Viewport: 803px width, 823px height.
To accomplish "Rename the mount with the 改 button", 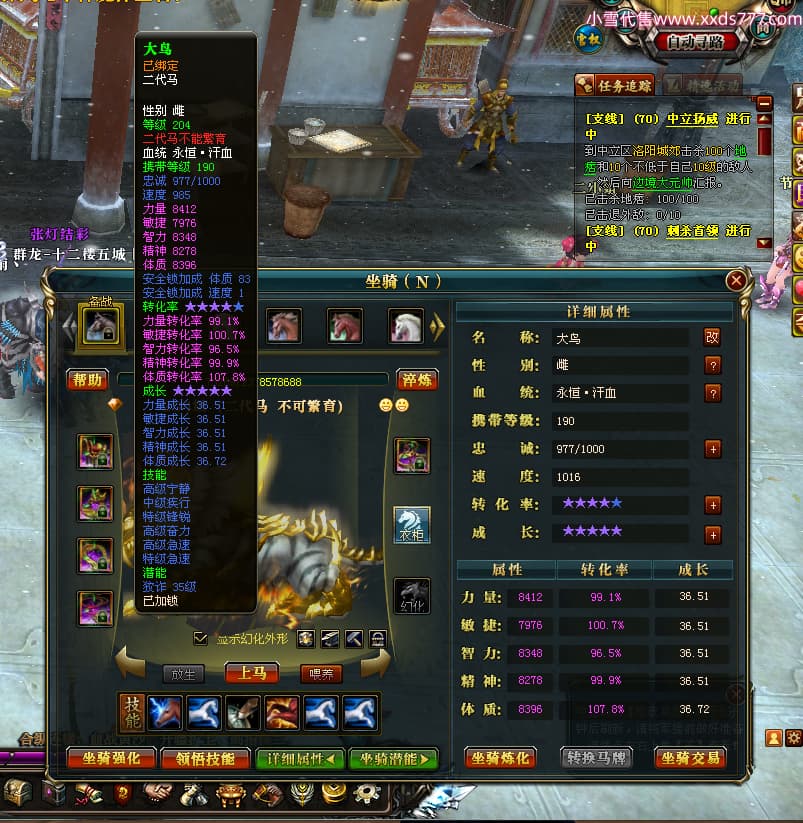I will coord(712,338).
